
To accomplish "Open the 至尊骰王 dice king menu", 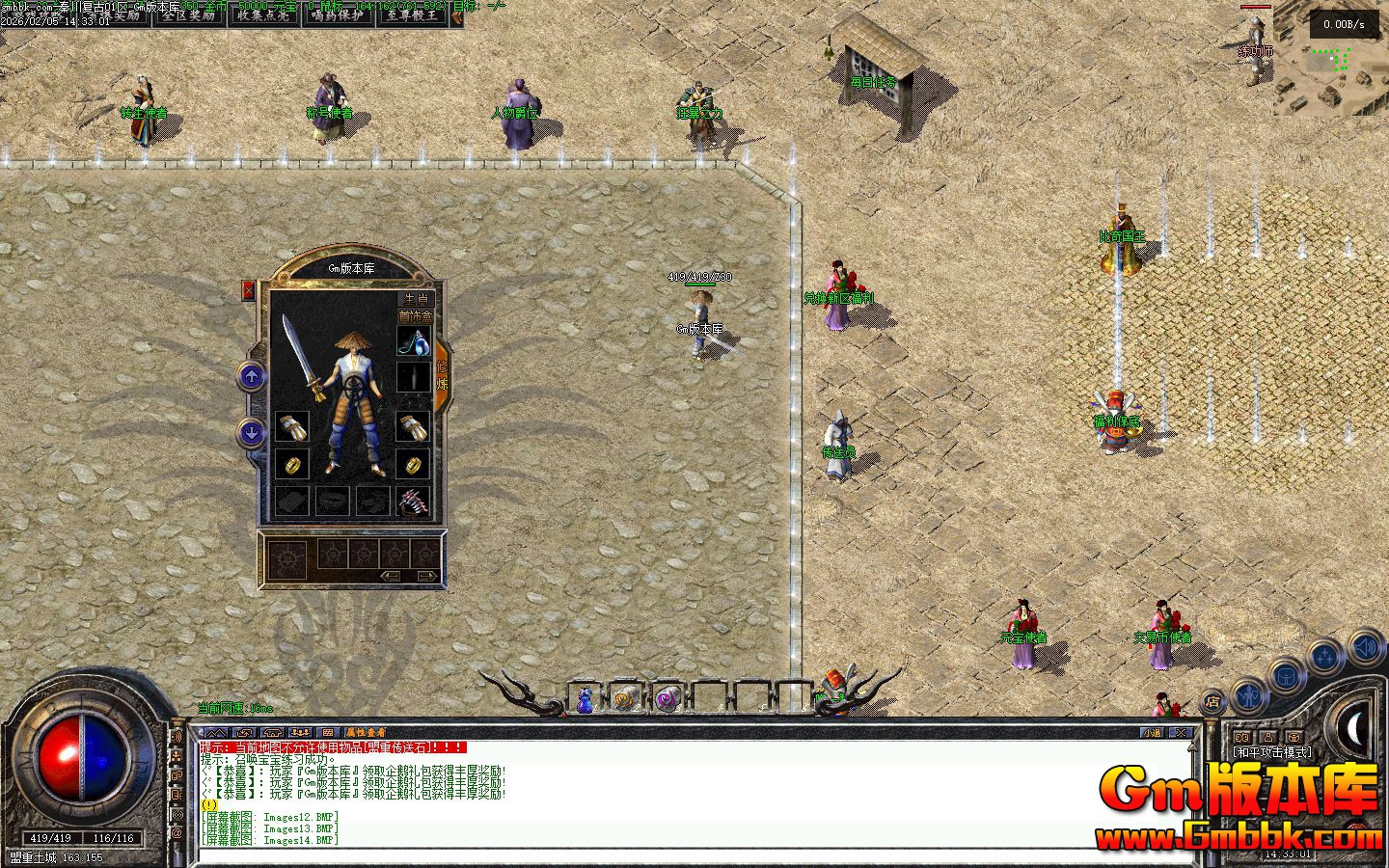I will 413,15.
